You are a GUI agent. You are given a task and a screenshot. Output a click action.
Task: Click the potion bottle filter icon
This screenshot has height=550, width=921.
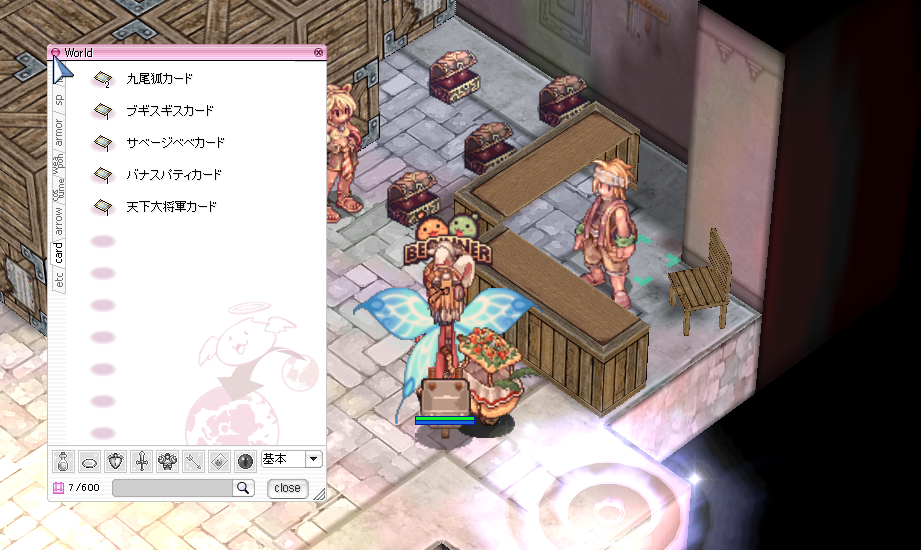(63, 461)
